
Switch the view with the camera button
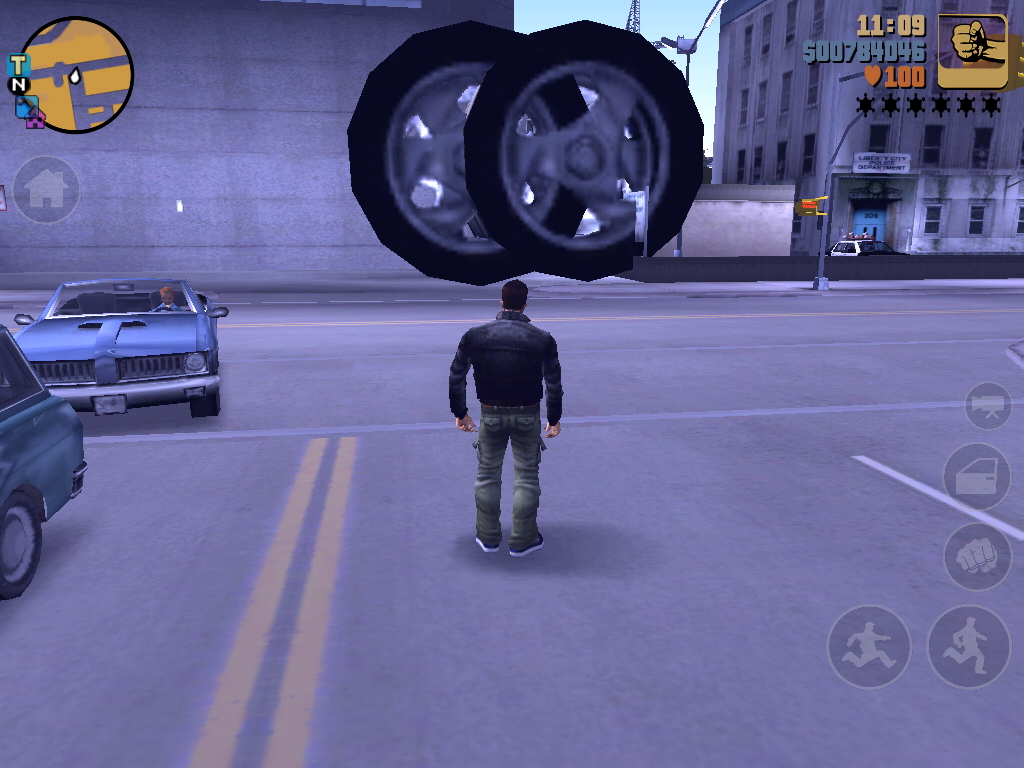click(x=988, y=406)
